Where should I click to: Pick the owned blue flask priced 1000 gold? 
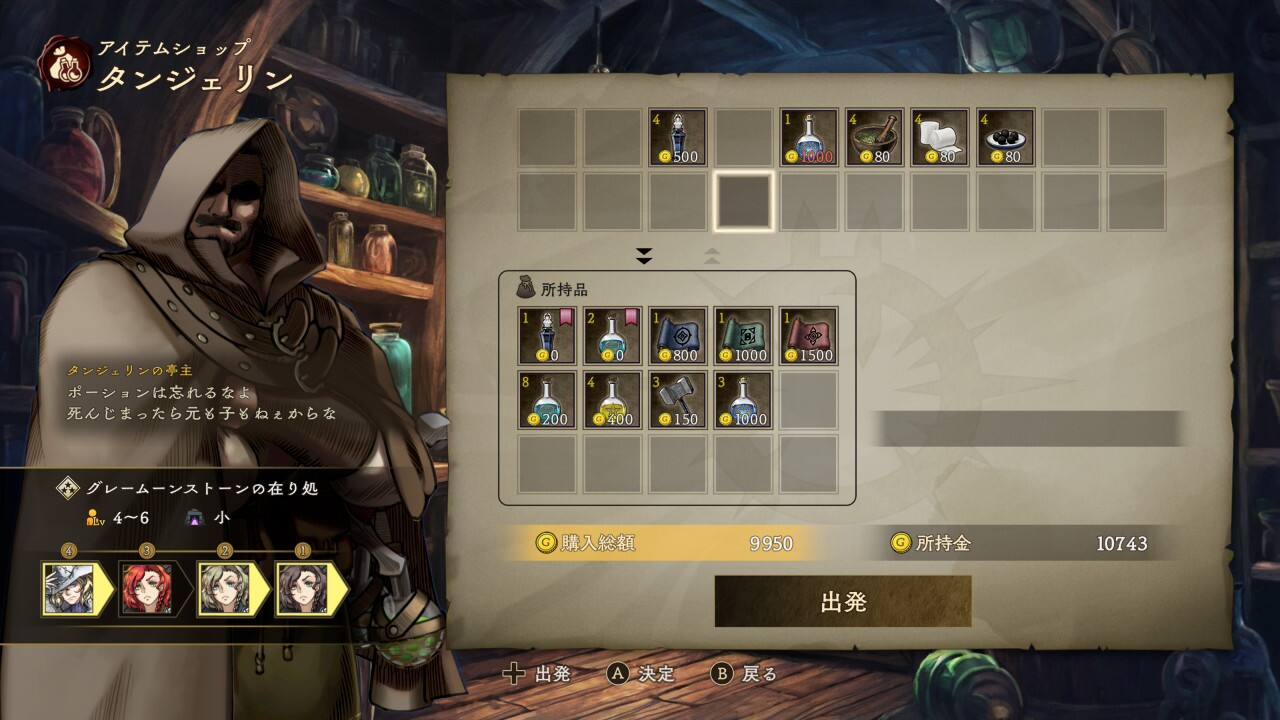click(743, 400)
